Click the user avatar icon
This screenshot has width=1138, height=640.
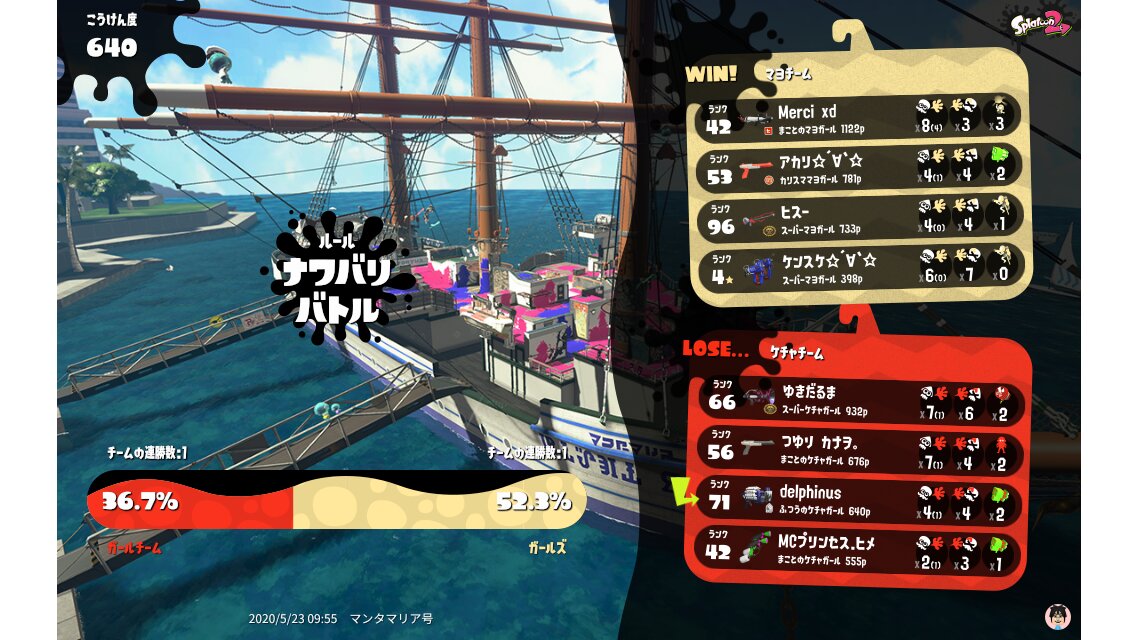pos(1056,616)
